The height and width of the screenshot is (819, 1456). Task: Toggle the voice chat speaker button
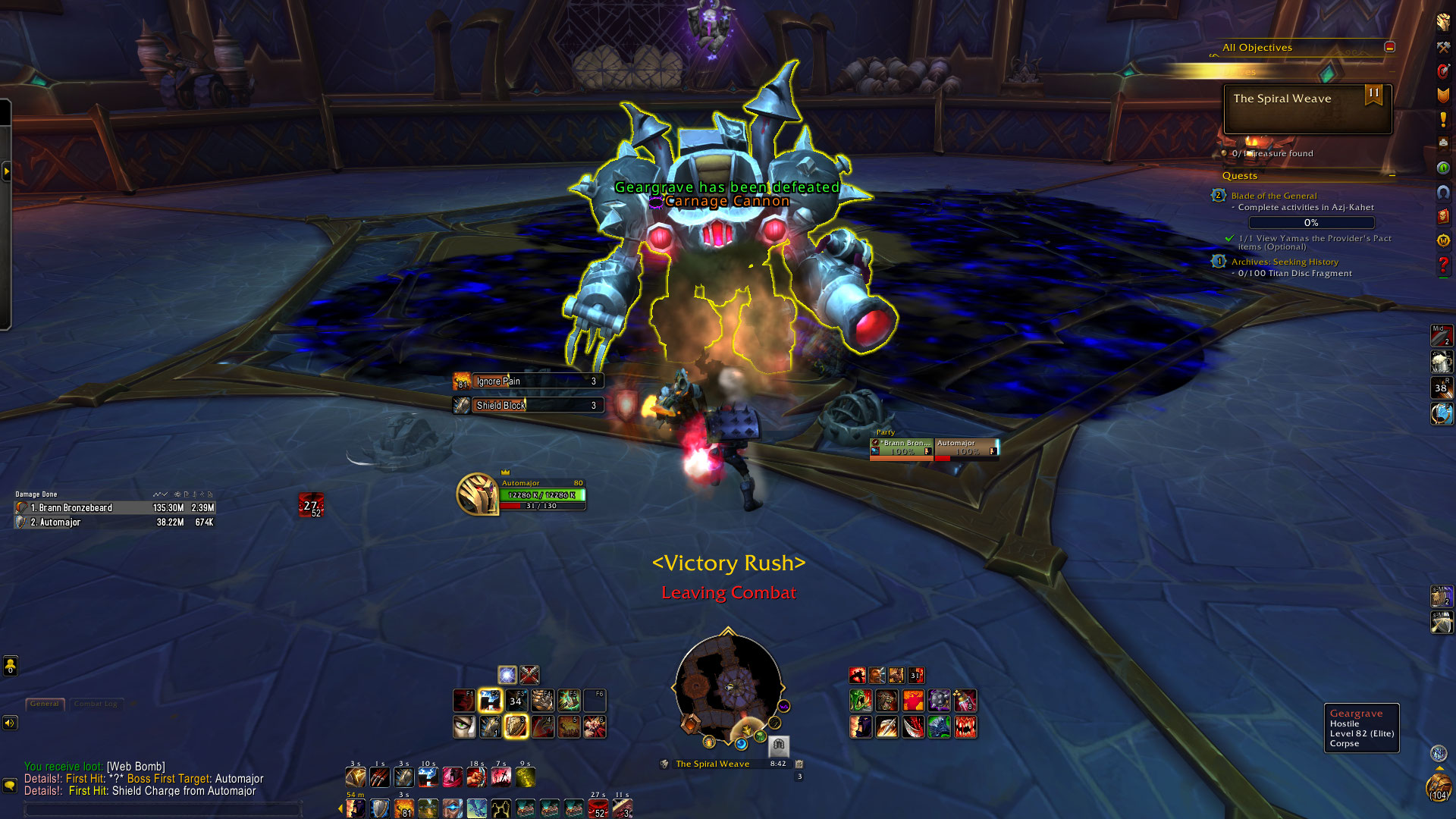(x=10, y=723)
